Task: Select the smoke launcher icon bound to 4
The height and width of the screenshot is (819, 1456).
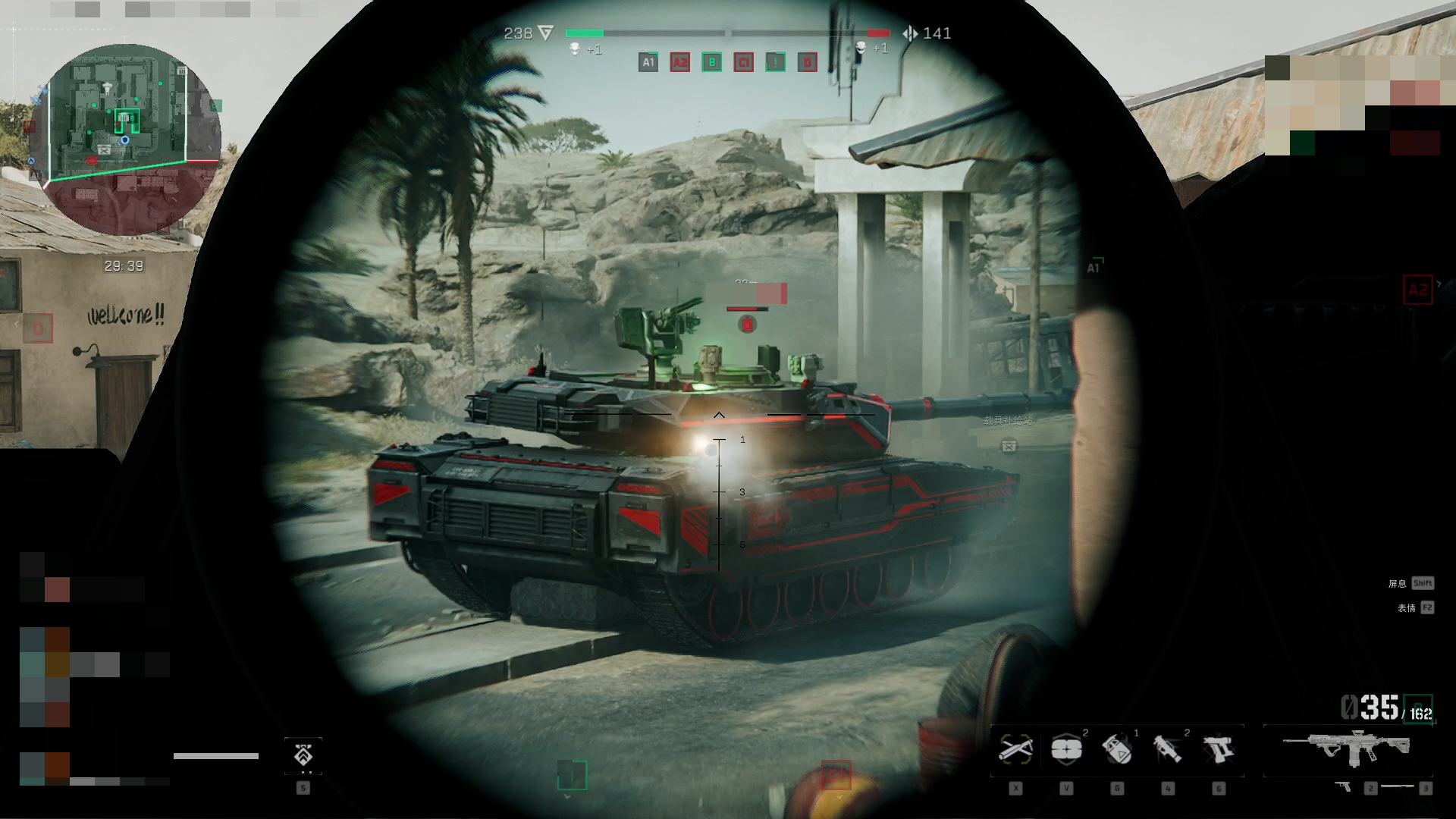Action: [1167, 751]
